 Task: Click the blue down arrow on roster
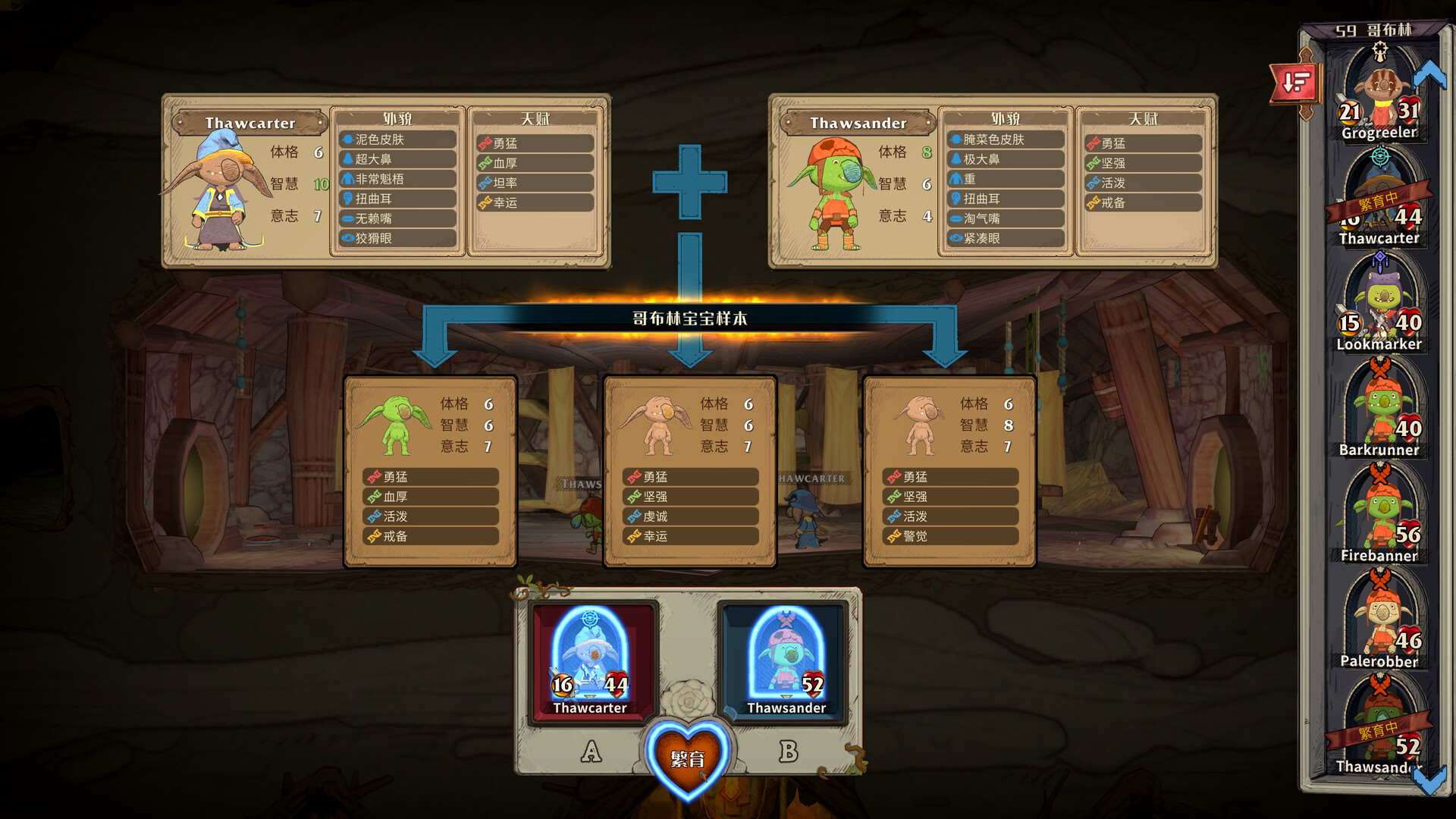coord(1429,780)
